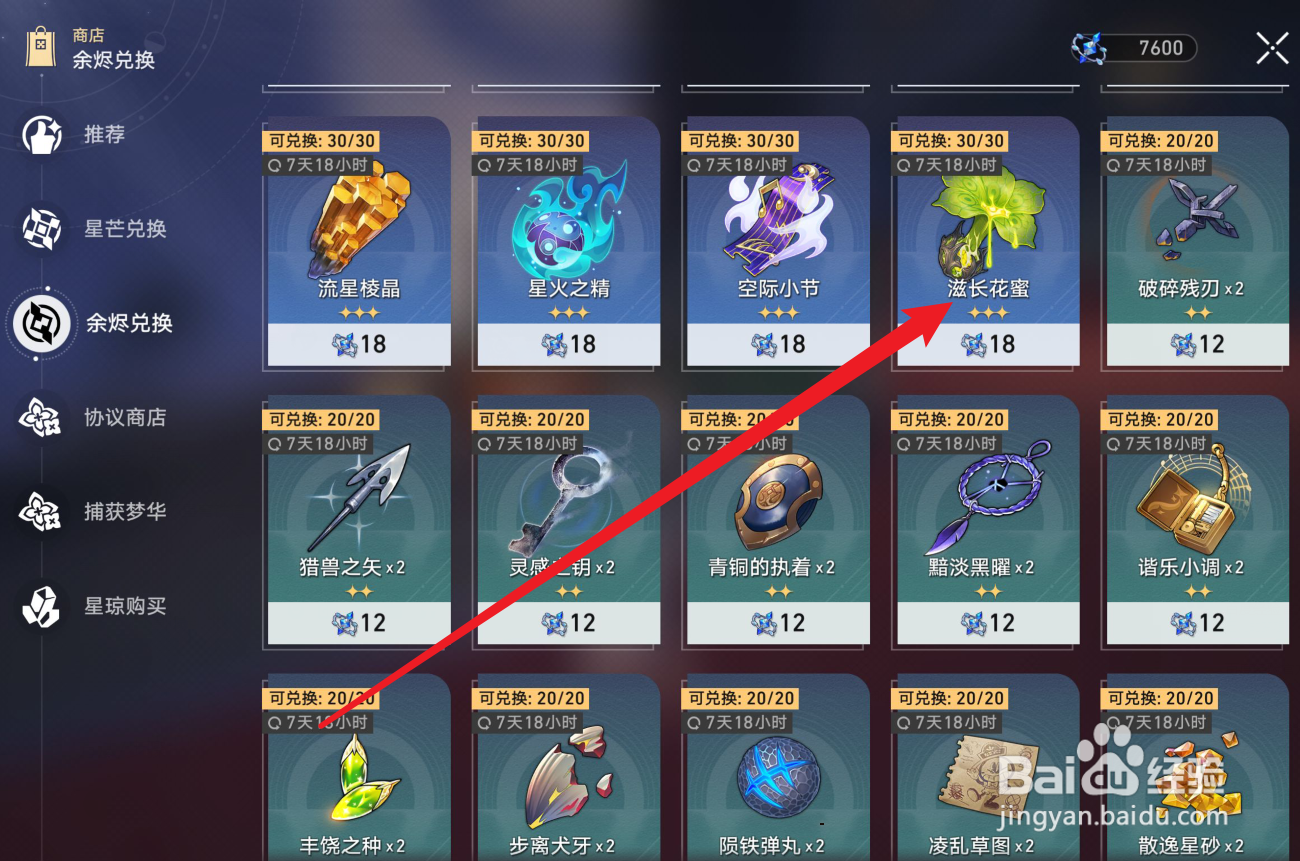Select the 陨铁弹丸 item card
This screenshot has width=1300, height=861.
coord(775,790)
